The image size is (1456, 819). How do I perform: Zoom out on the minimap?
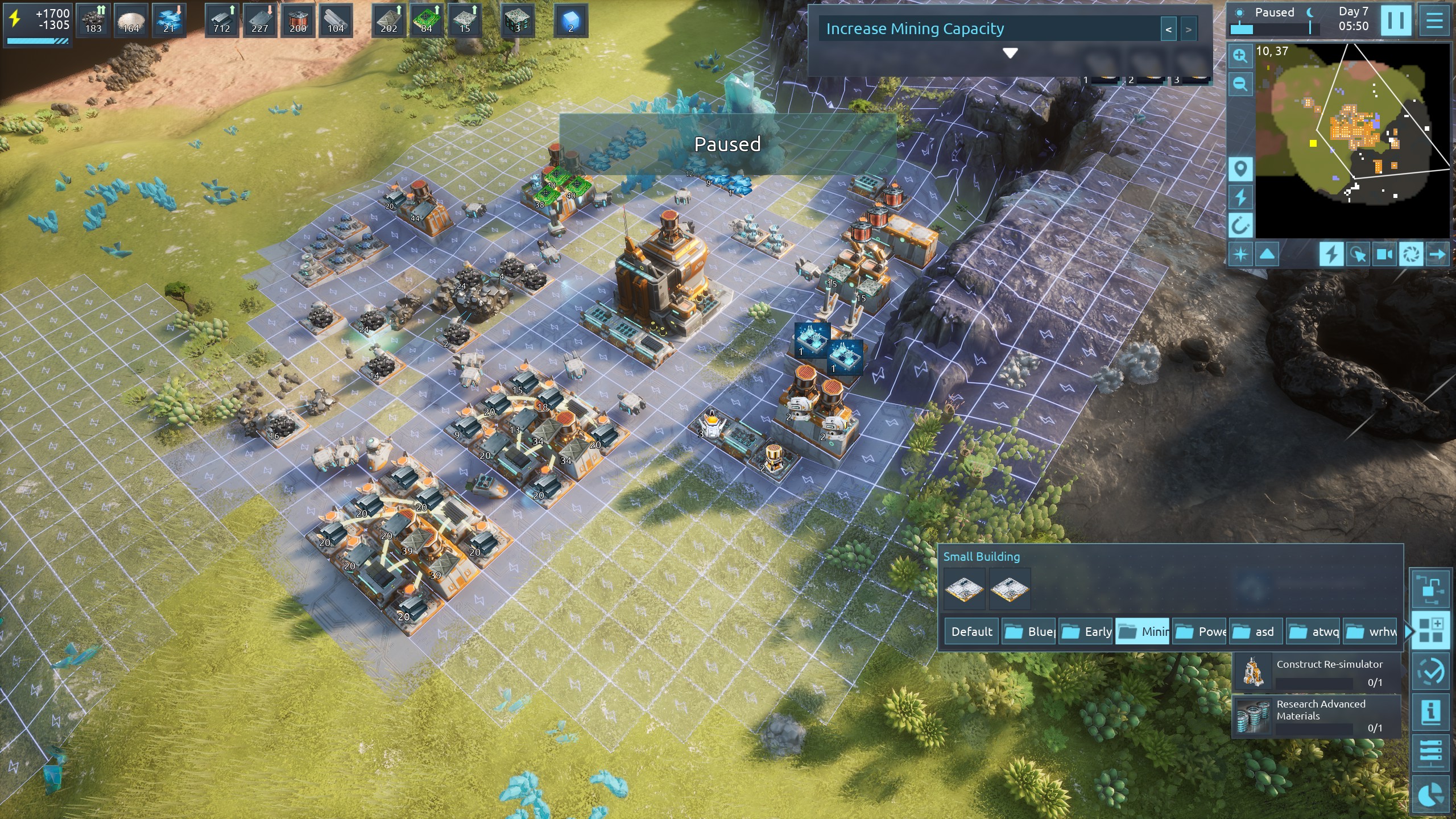(x=1240, y=84)
